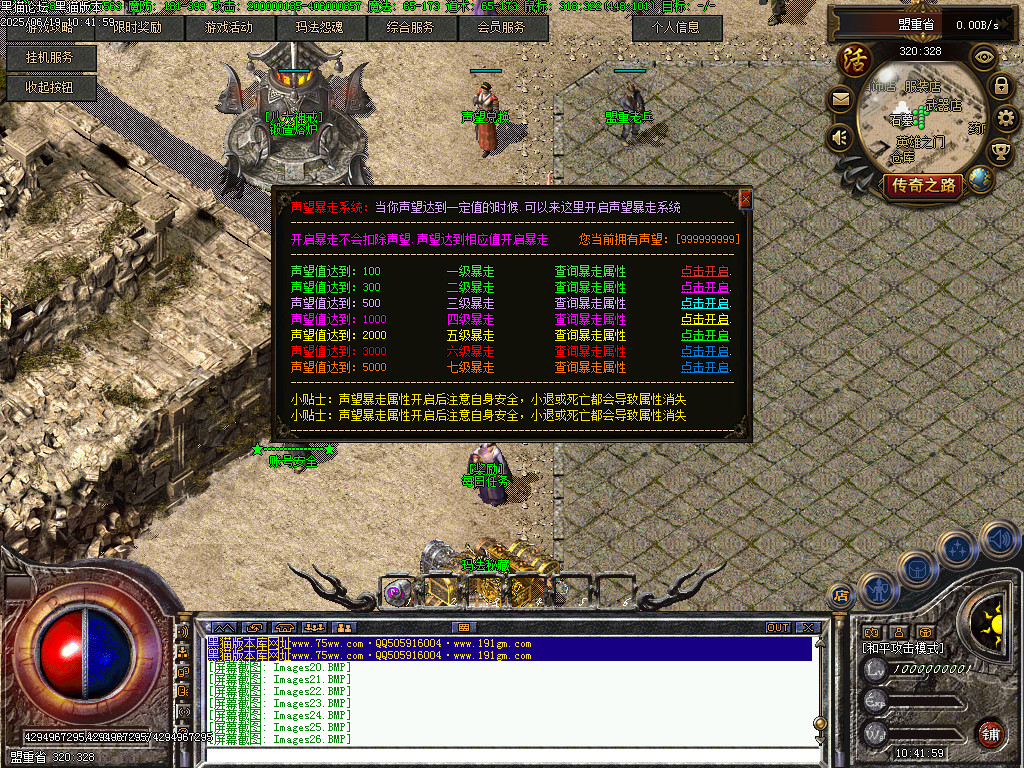Click the trophy icon beside the minimap

pos(999,152)
